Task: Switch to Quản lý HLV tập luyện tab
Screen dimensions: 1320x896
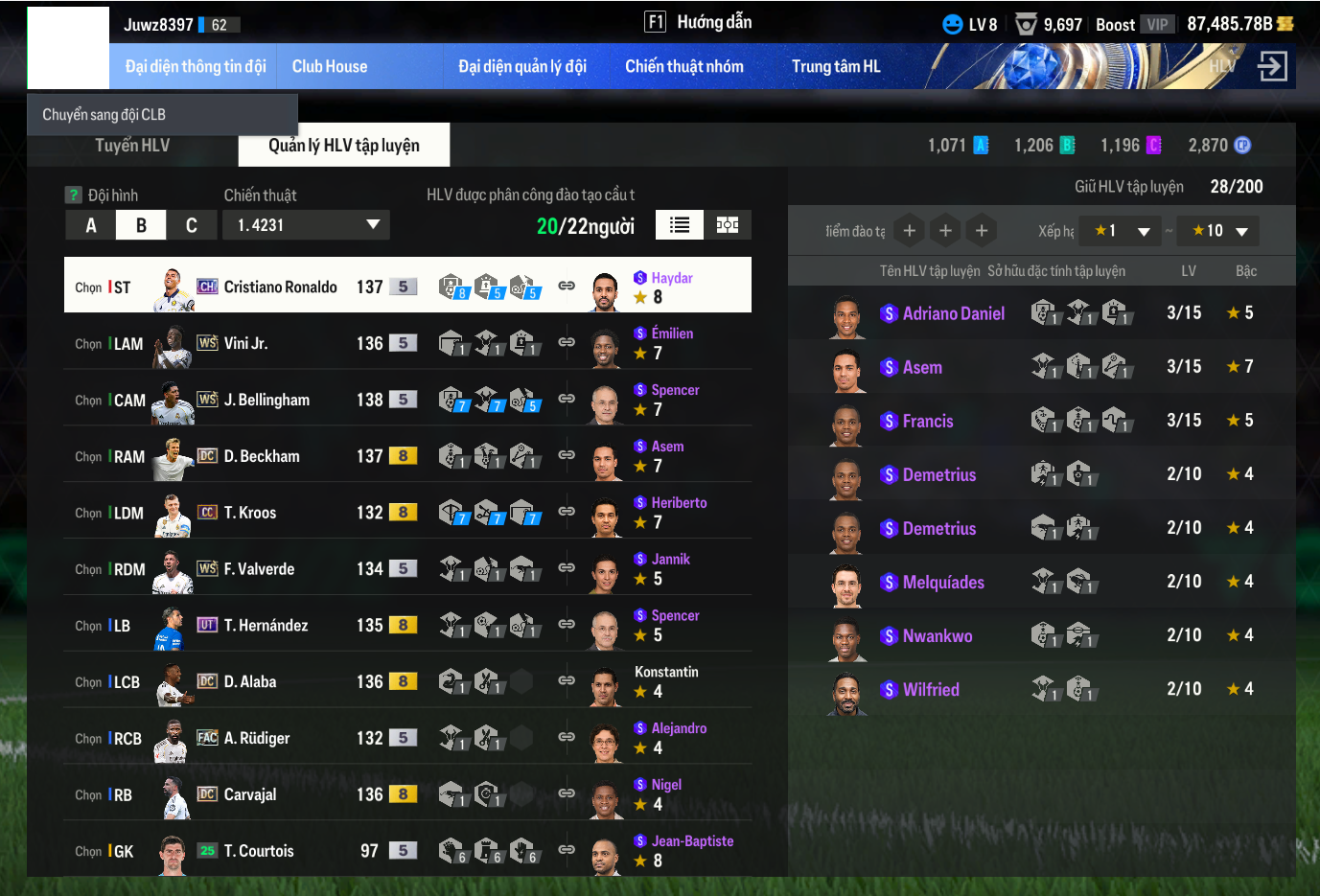Action: (344, 146)
